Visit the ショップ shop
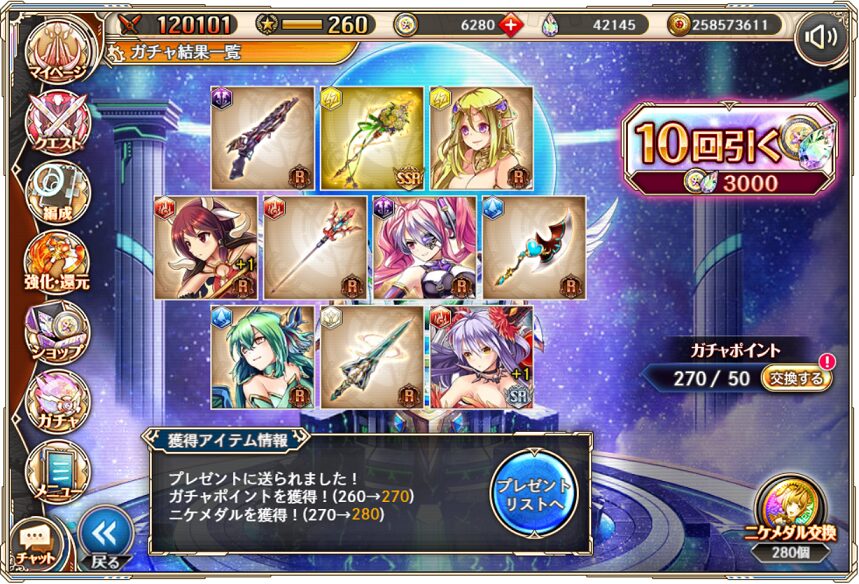 tap(57, 331)
